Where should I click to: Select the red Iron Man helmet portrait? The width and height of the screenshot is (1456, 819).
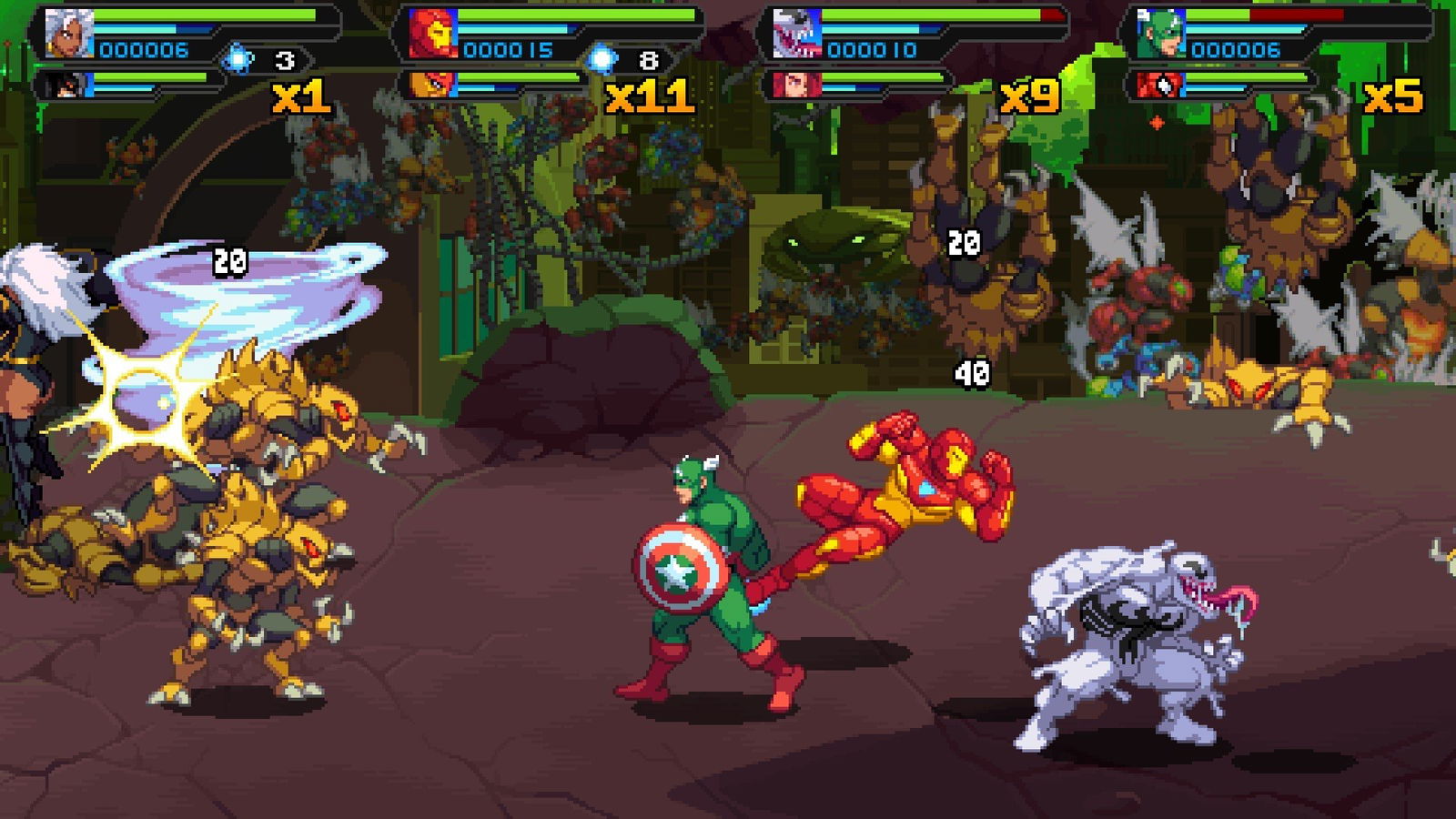coord(433,34)
